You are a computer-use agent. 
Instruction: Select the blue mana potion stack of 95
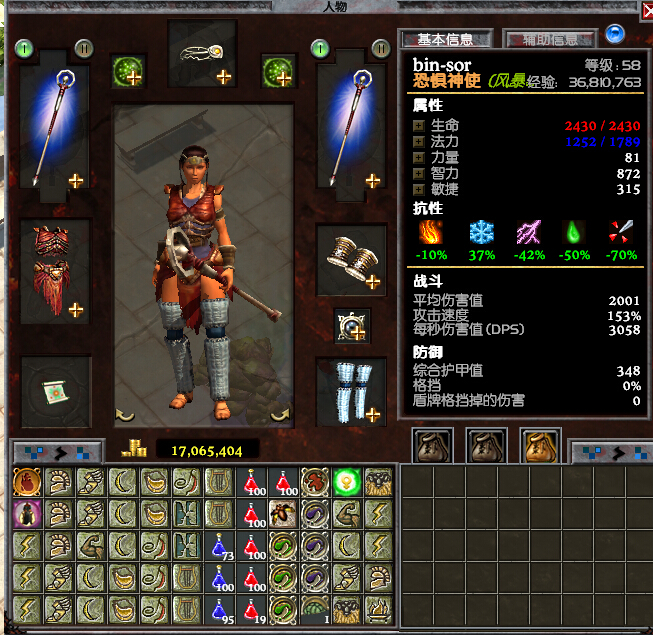(219, 609)
